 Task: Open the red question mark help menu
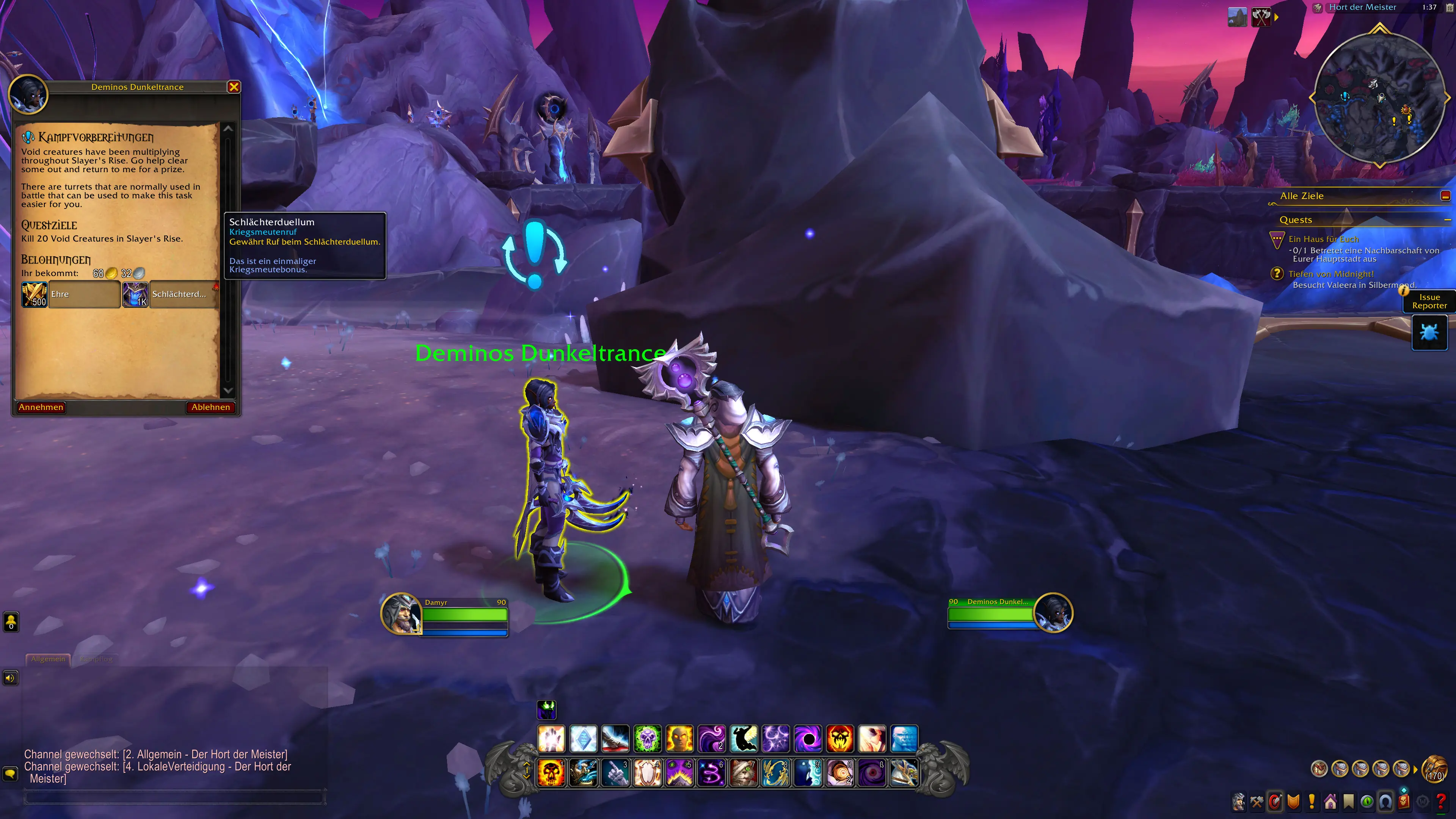click(1441, 802)
